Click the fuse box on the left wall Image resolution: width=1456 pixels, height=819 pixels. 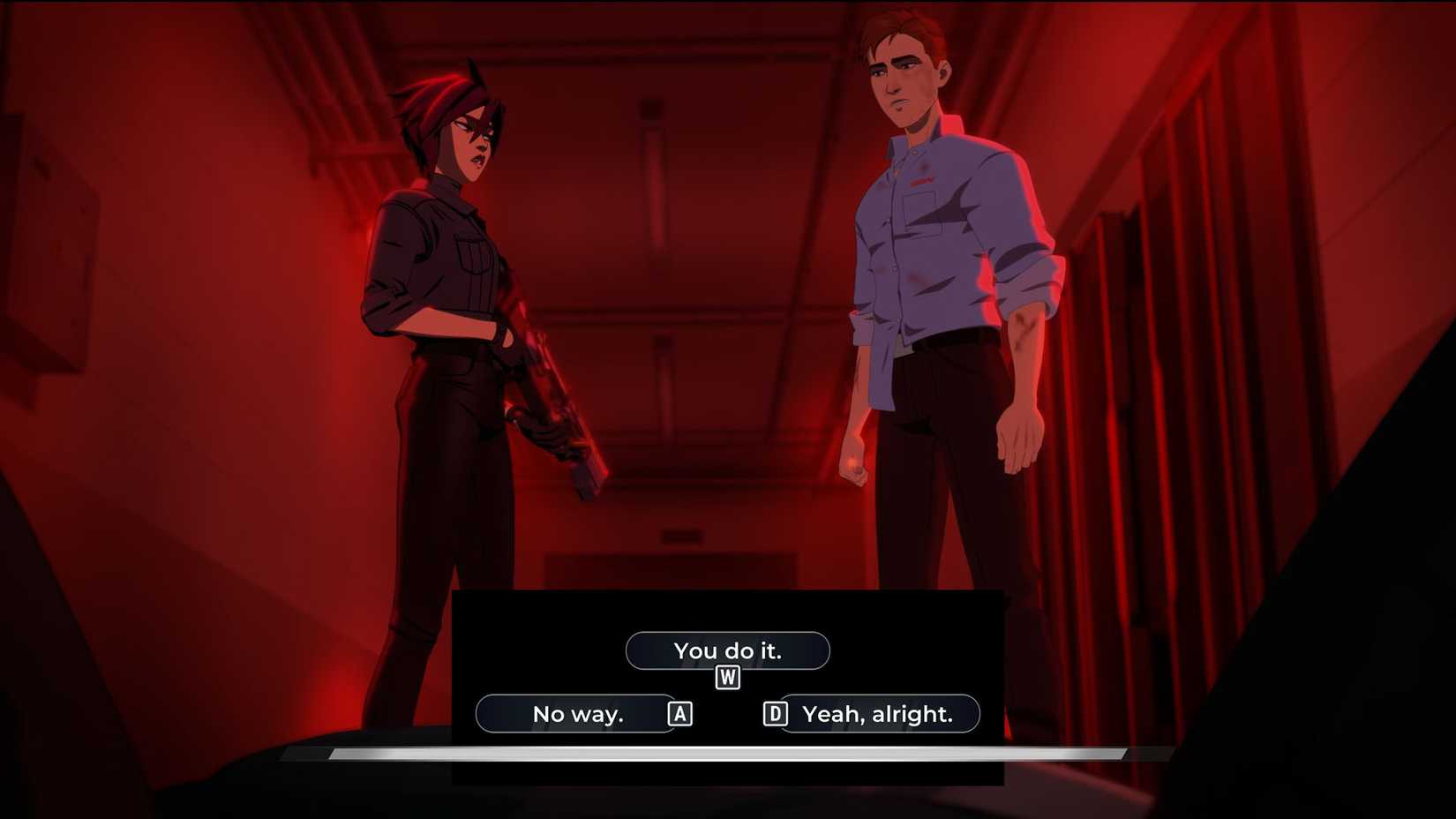click(49, 238)
